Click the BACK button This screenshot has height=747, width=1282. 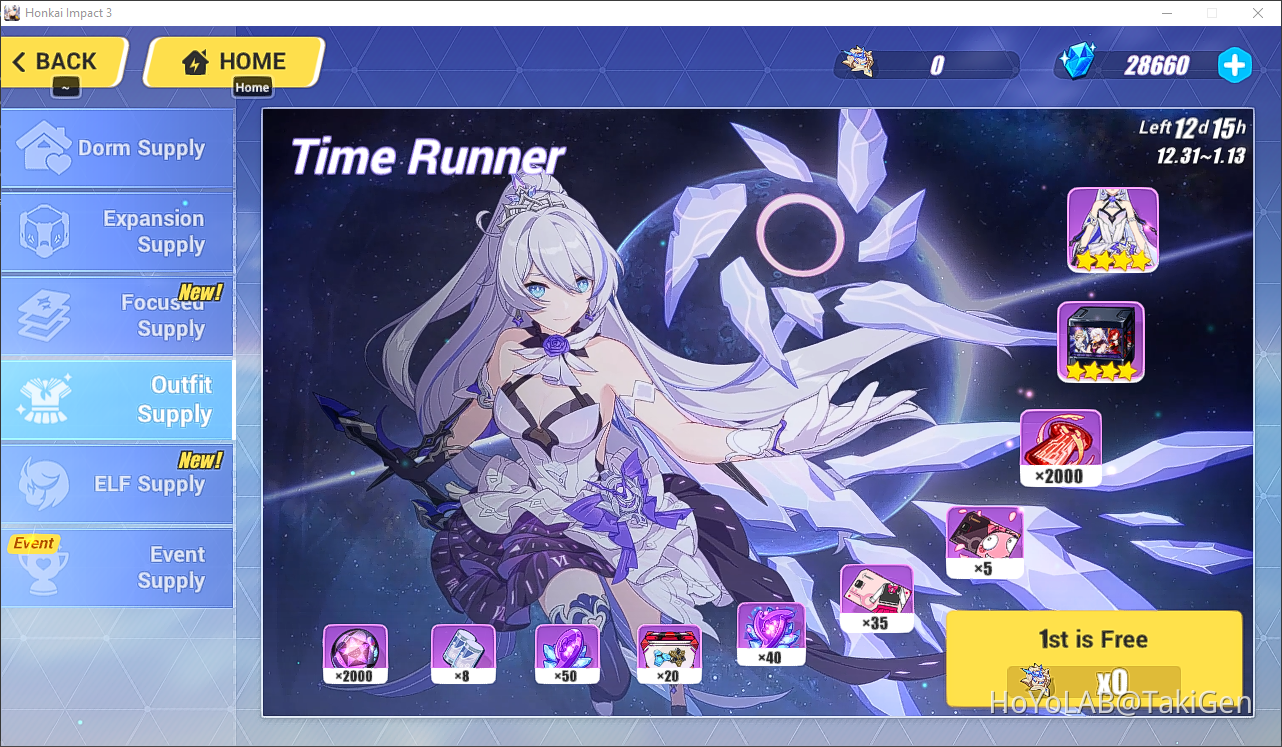point(60,61)
